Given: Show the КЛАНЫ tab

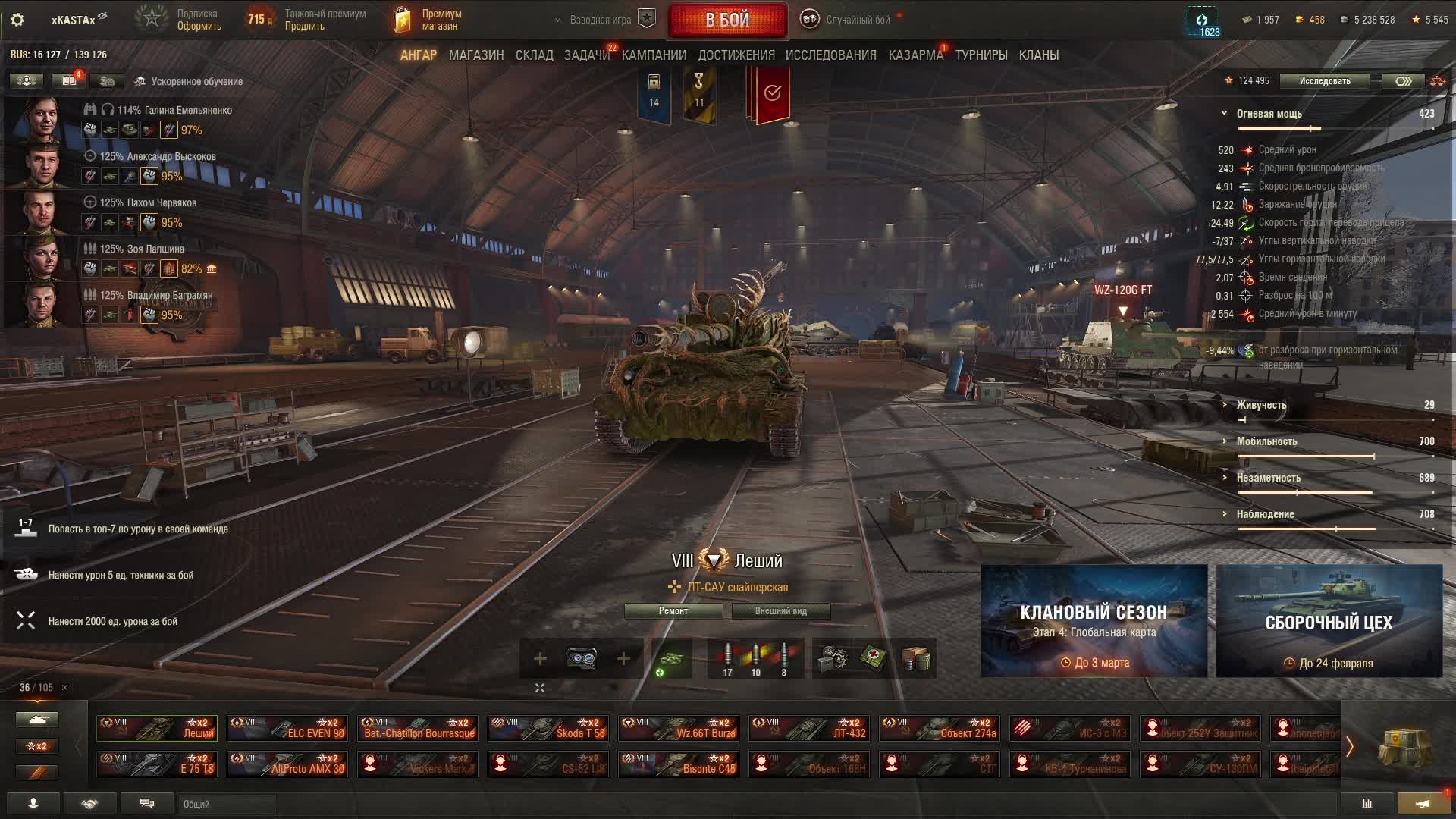Looking at the screenshot, I should point(1038,55).
